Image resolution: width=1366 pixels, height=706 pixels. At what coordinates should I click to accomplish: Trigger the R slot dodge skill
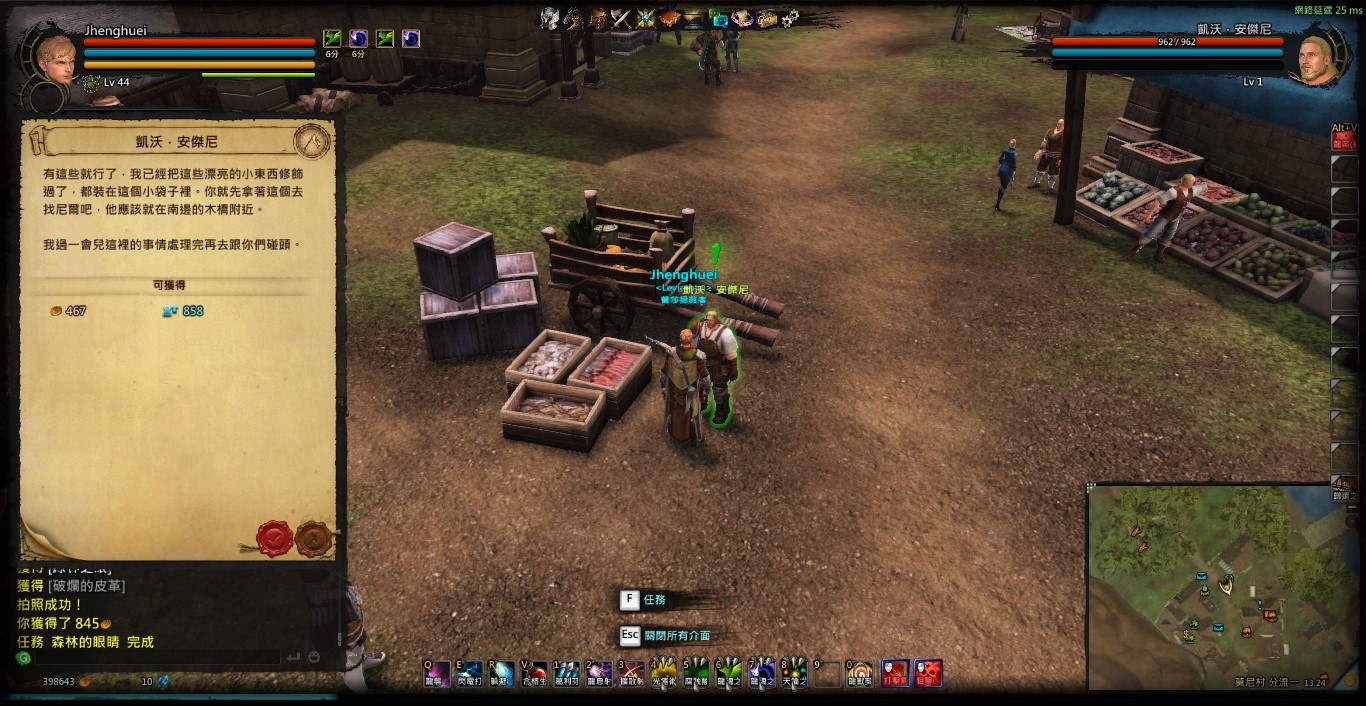tap(502, 673)
